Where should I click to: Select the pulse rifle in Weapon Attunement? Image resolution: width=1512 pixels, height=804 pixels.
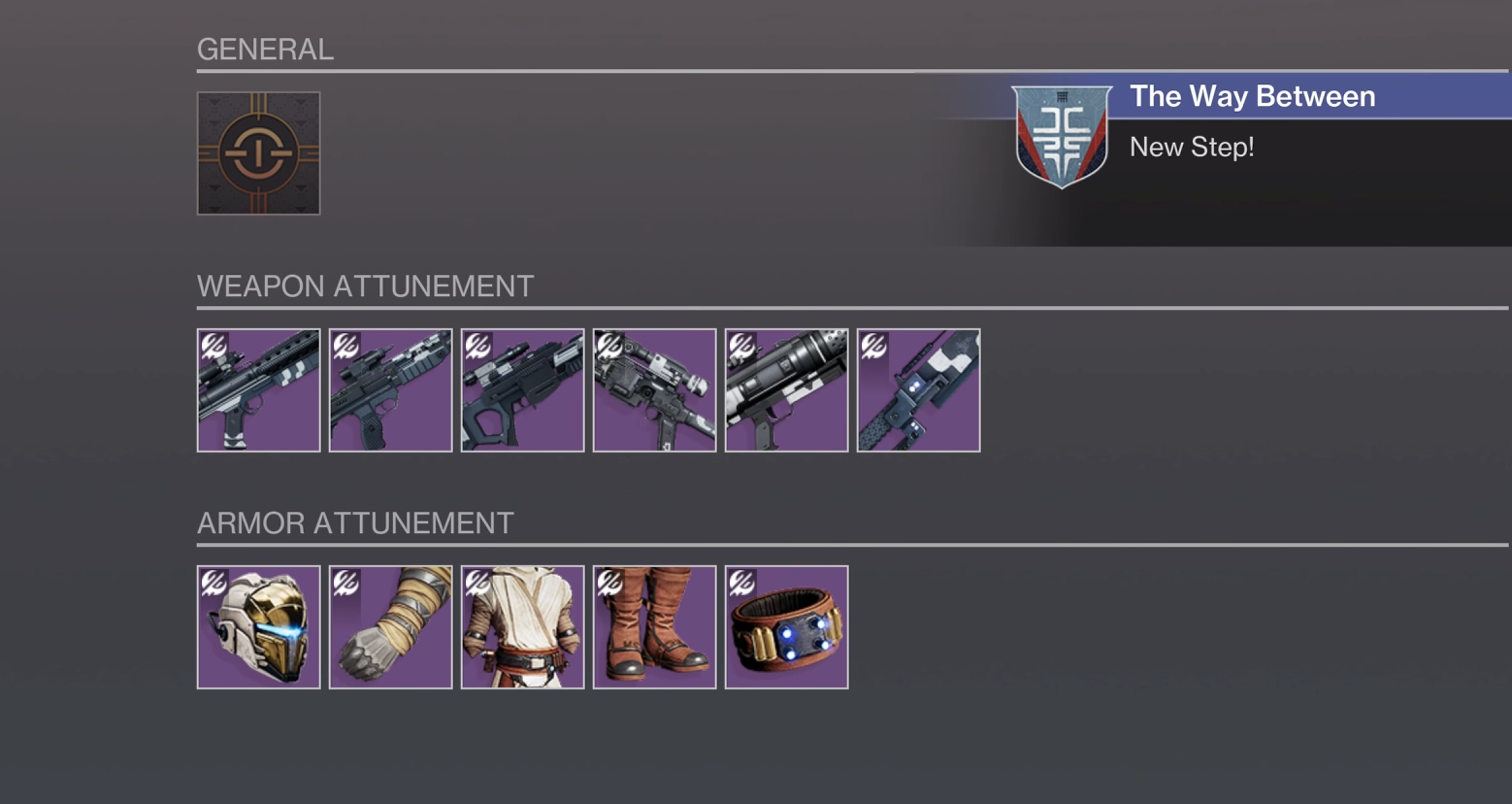click(257, 389)
